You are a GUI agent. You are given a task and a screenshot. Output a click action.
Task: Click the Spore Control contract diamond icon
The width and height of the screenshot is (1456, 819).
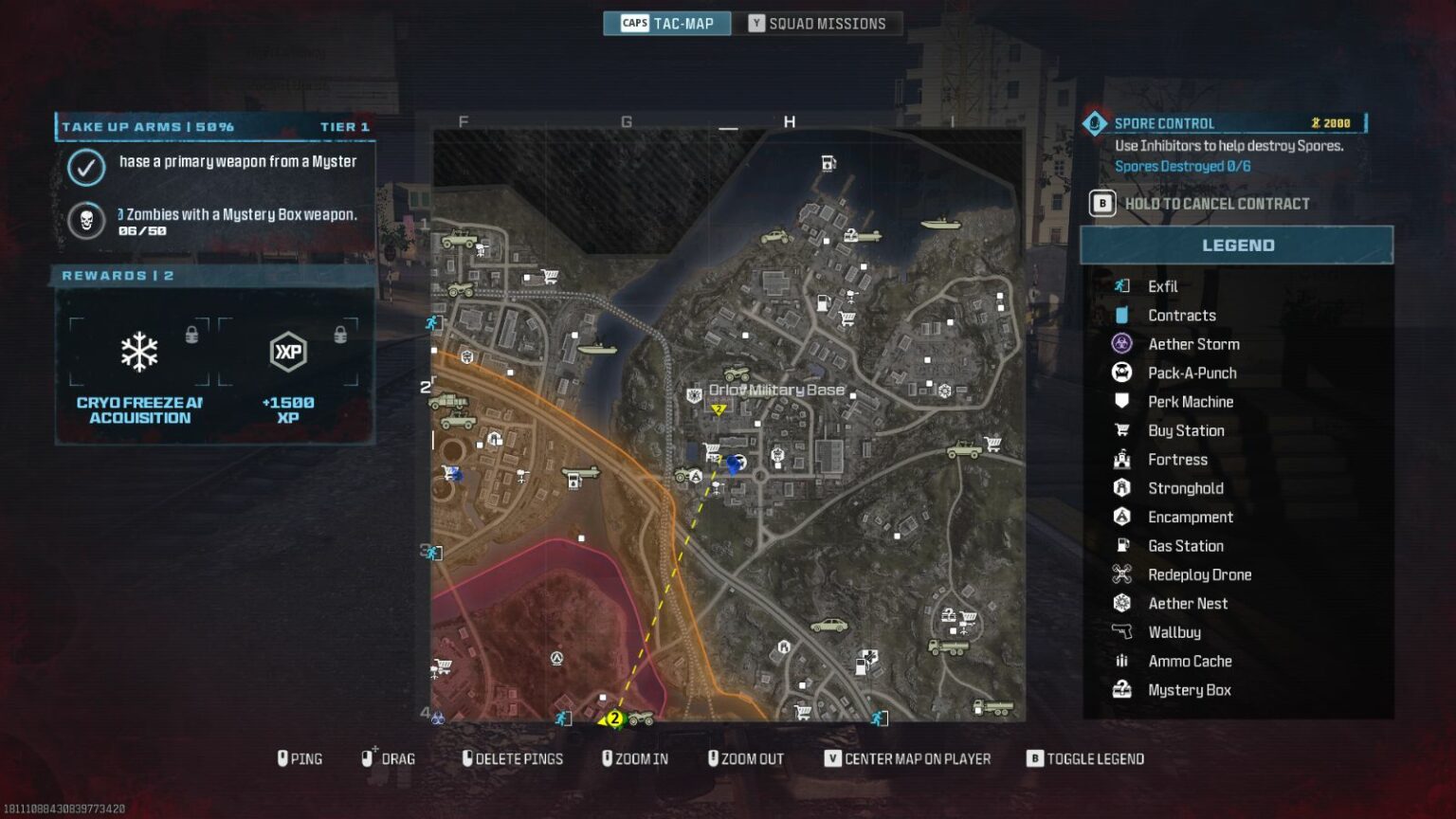click(x=1095, y=122)
